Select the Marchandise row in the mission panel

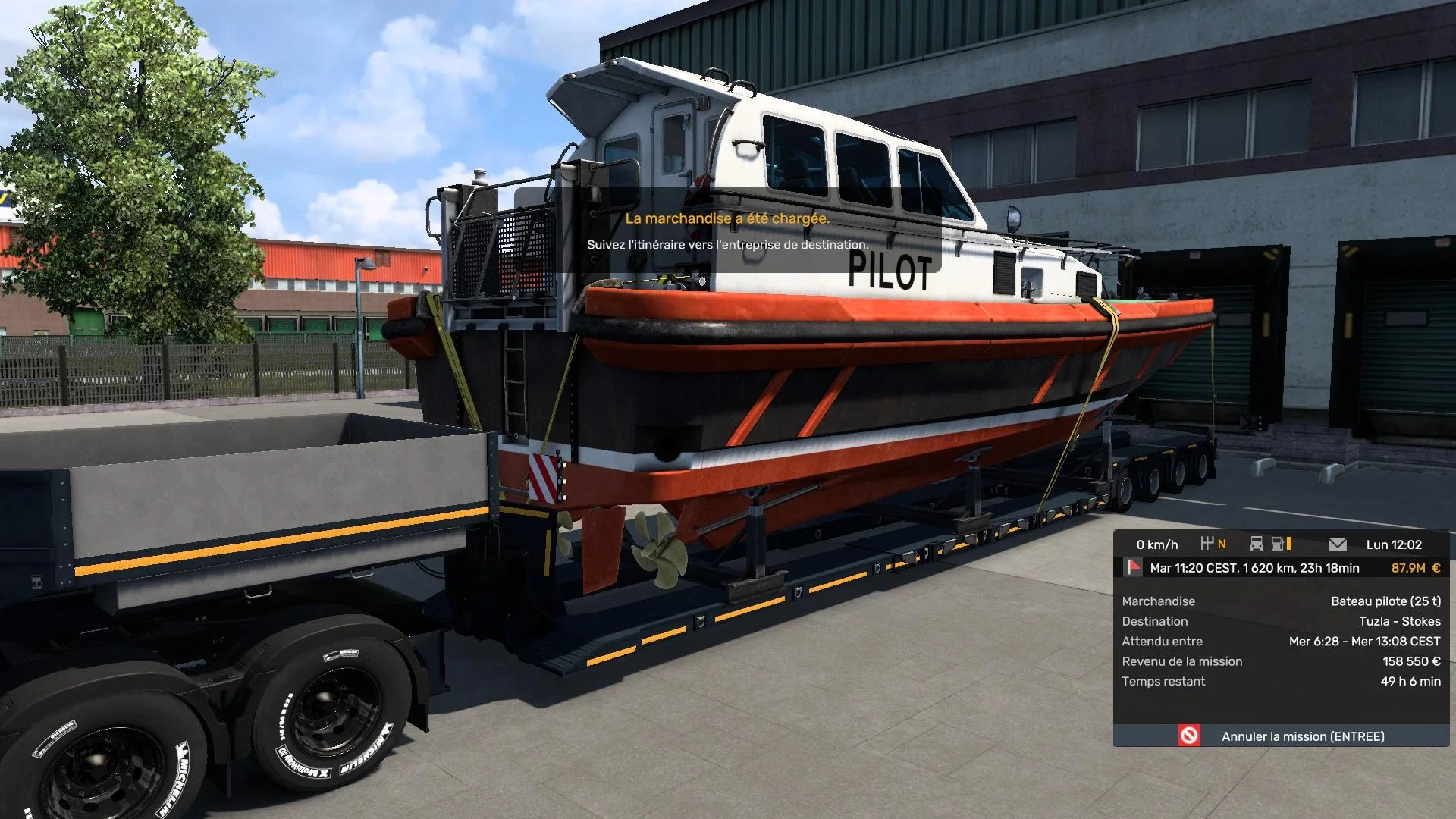[1158, 601]
